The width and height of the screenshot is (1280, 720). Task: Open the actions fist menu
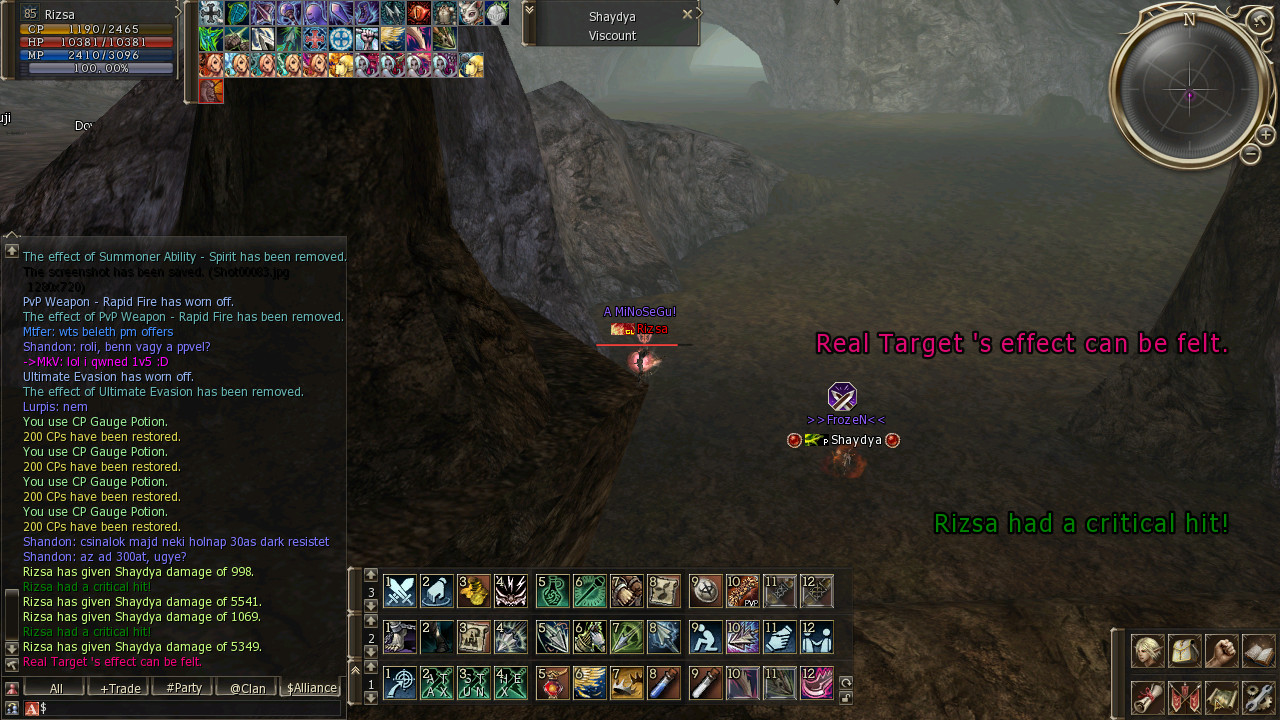coord(1221,651)
